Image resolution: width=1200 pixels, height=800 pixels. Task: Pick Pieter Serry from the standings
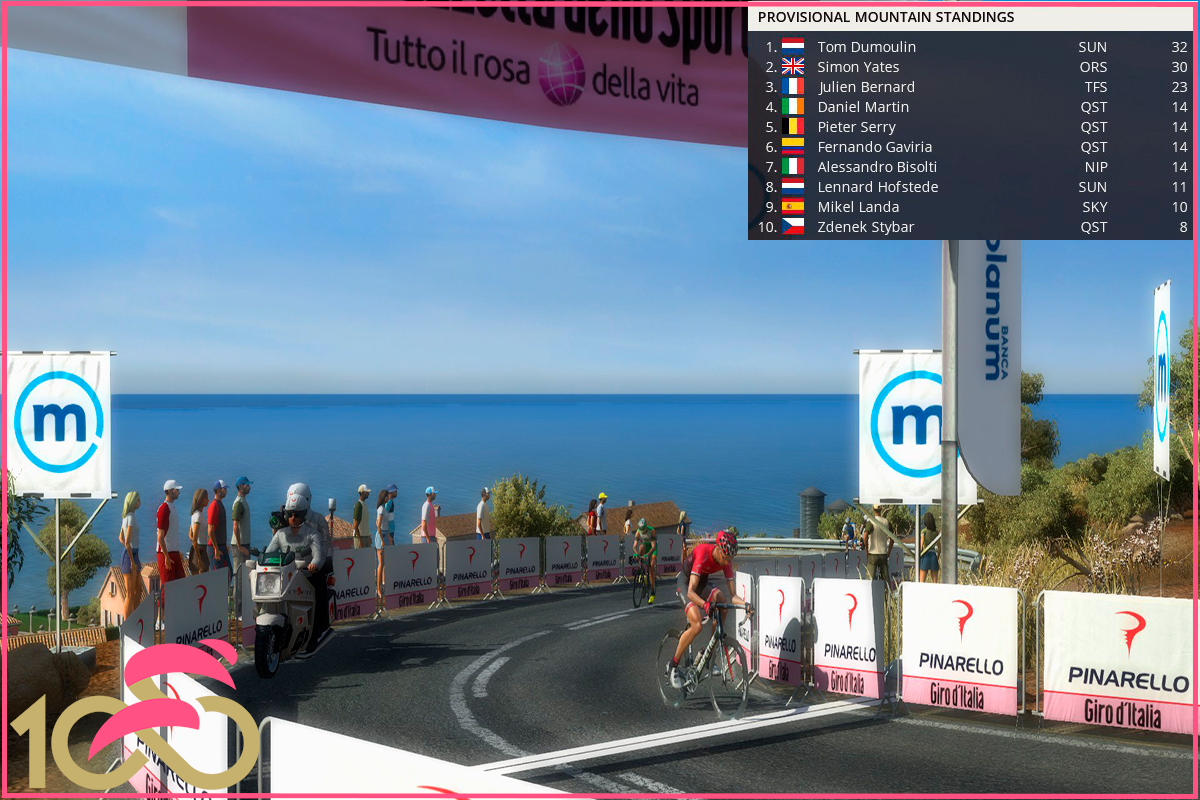click(856, 127)
